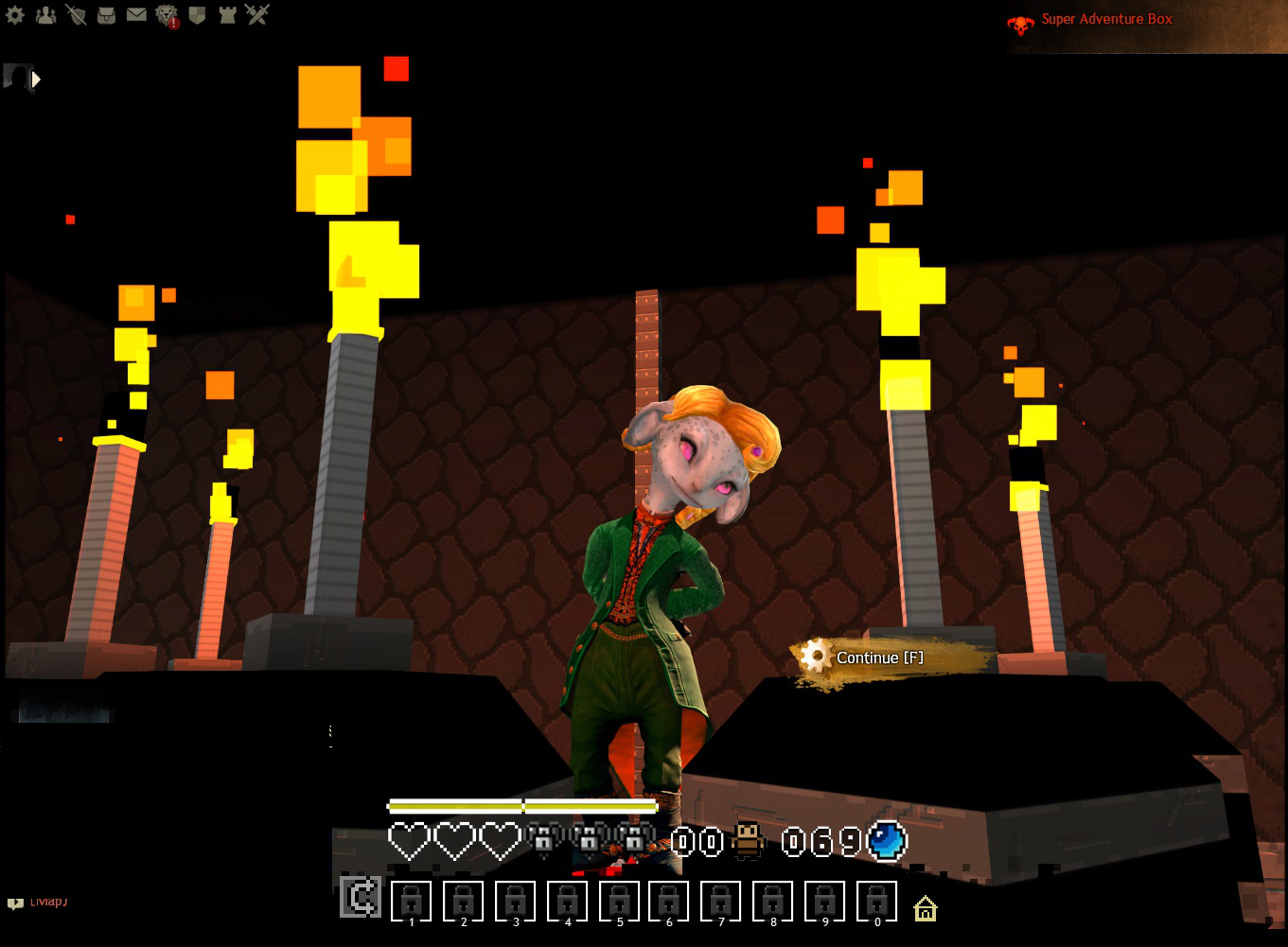1288x947 pixels.
Task: Check mail via the envelope icon
Action: click(x=136, y=15)
